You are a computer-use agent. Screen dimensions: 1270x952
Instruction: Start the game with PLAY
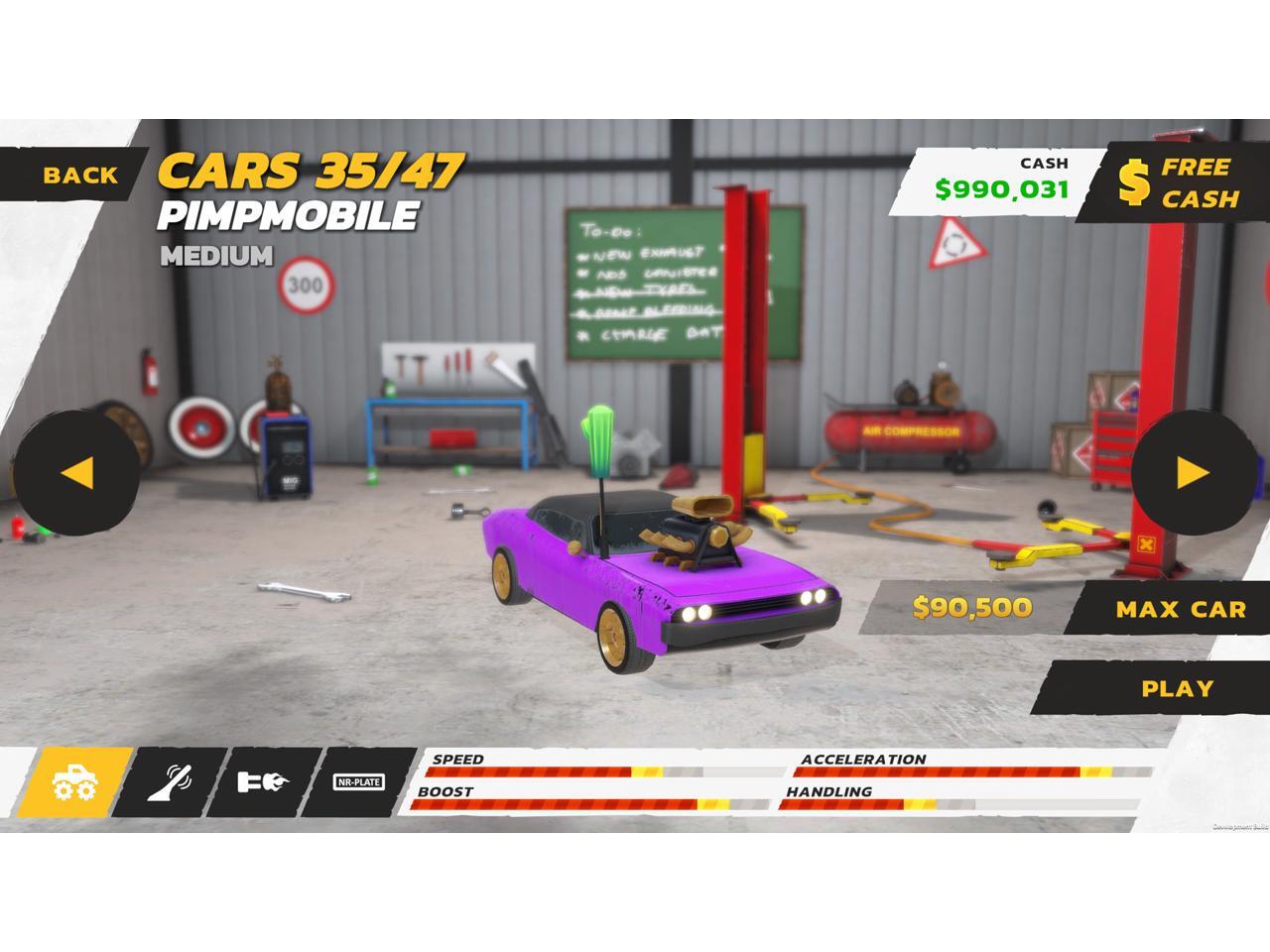pyautogui.click(x=1177, y=688)
